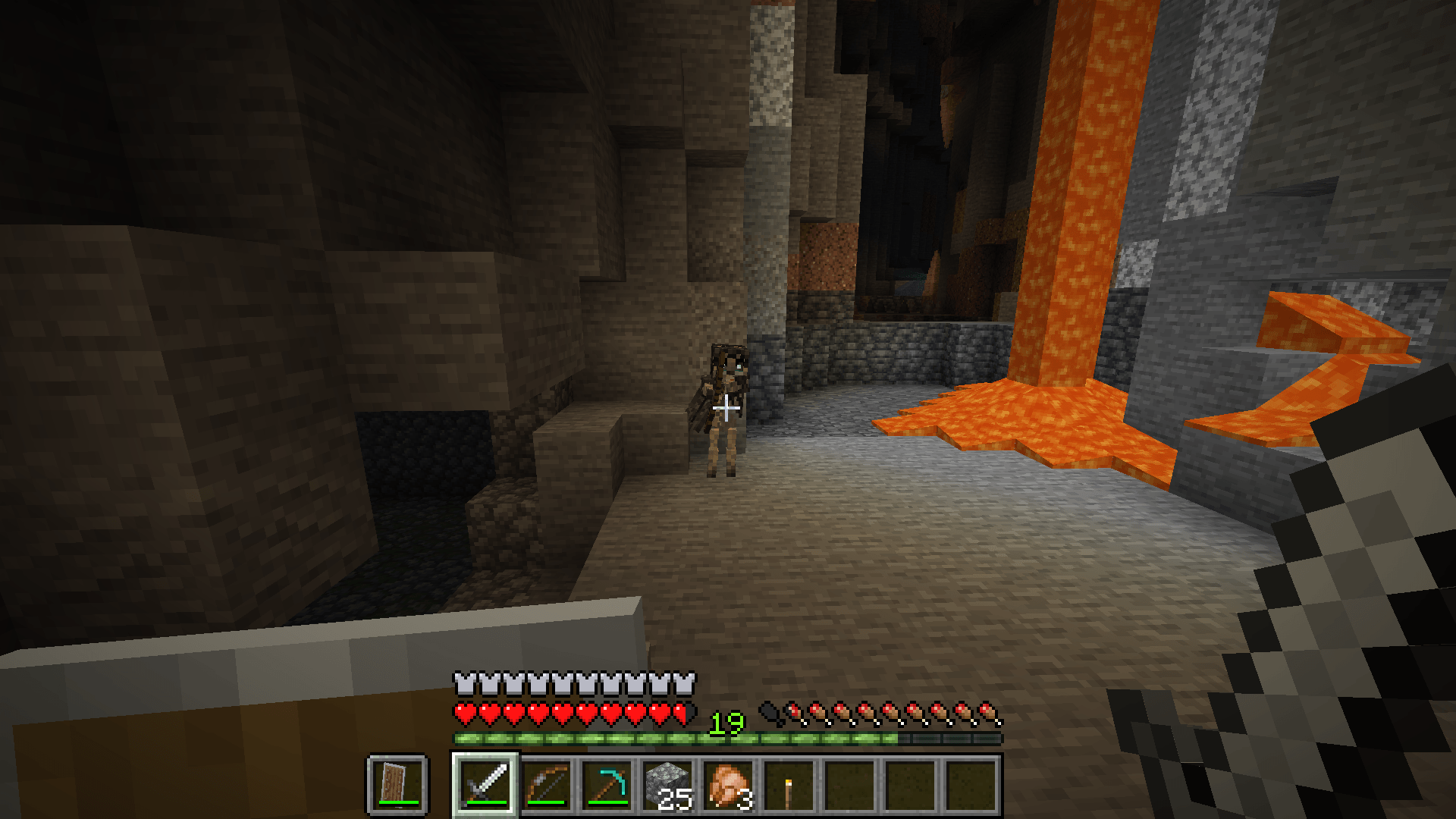Select the iron sword hotbar slot
Screen dimensions: 1456x819
(486, 784)
